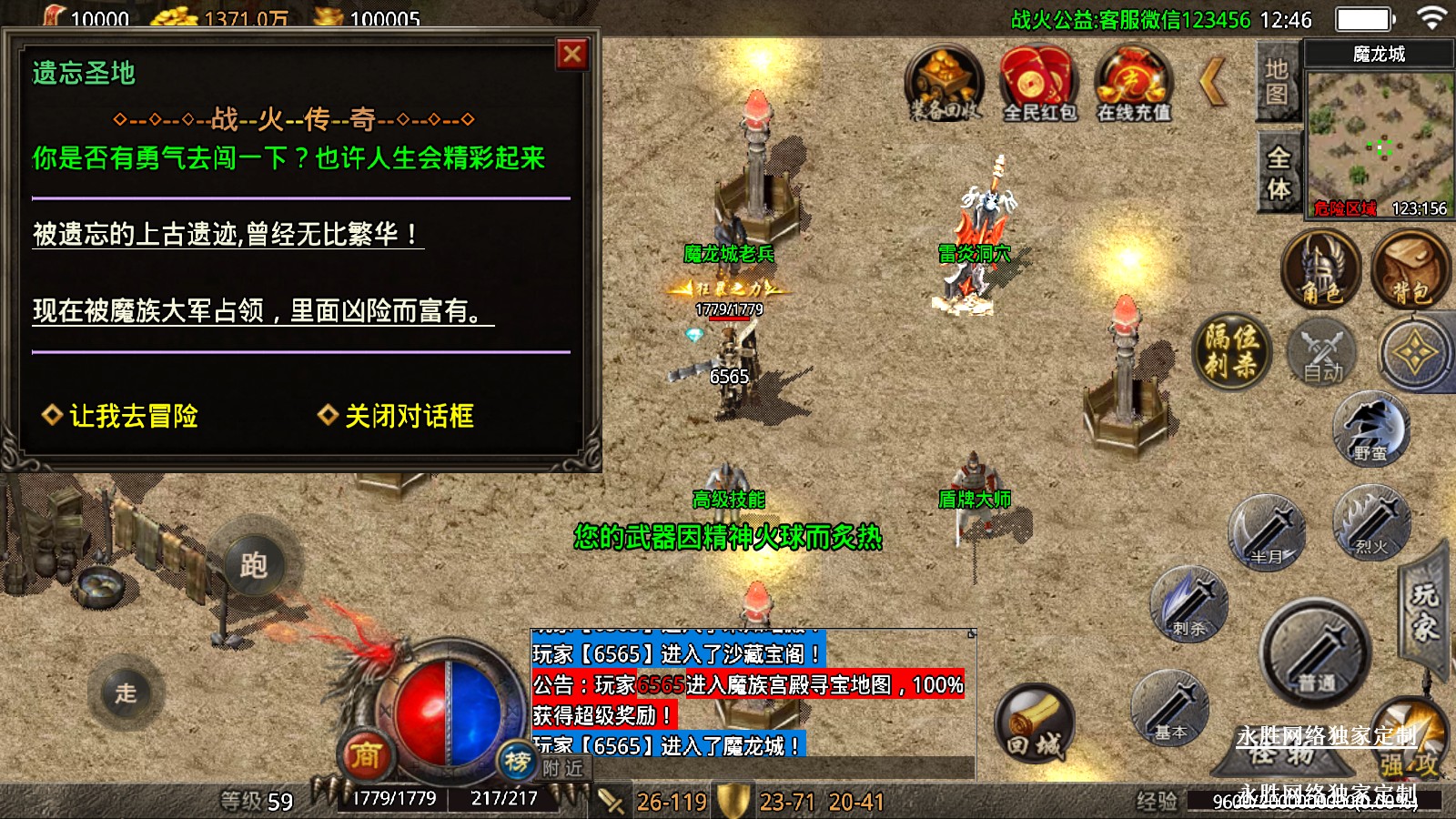Screen dimensions: 1456x819
Task: Activate the 烈火 flame skill
Action: (x=1371, y=522)
